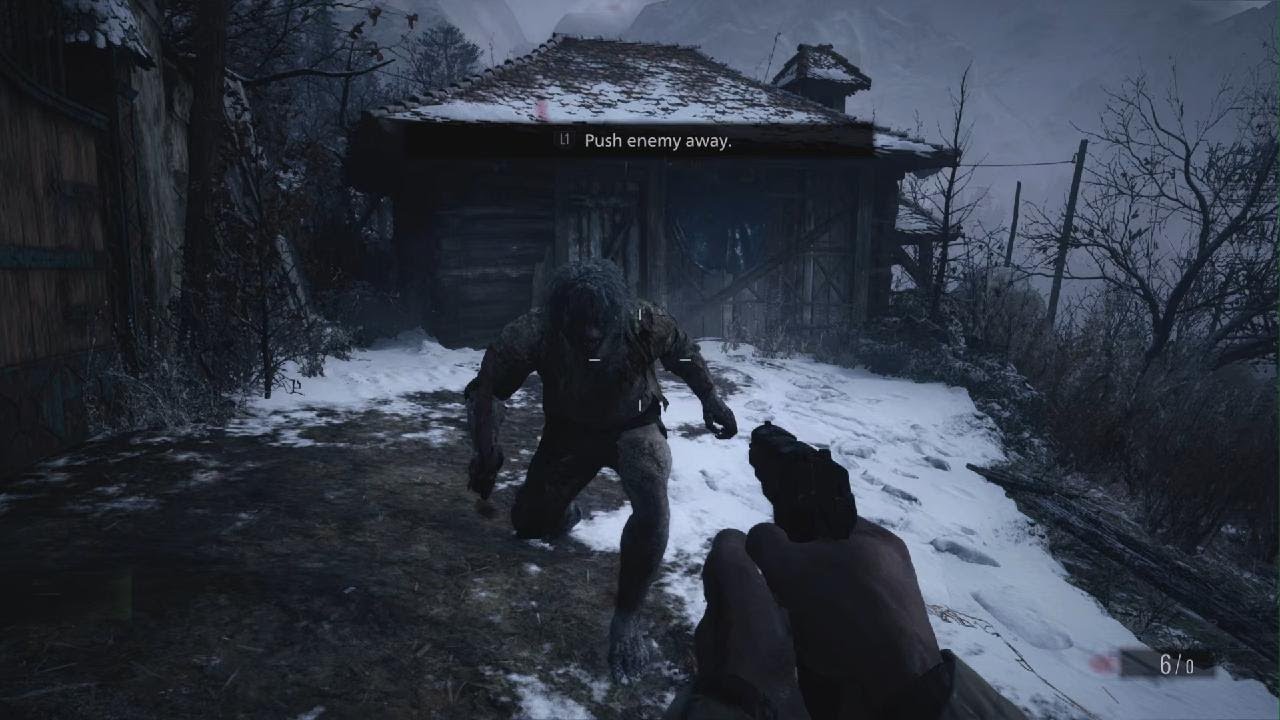Viewport: 1280px width, 720px height.
Task: Click the red low-ammo warning indicator
Action: [x=1103, y=663]
